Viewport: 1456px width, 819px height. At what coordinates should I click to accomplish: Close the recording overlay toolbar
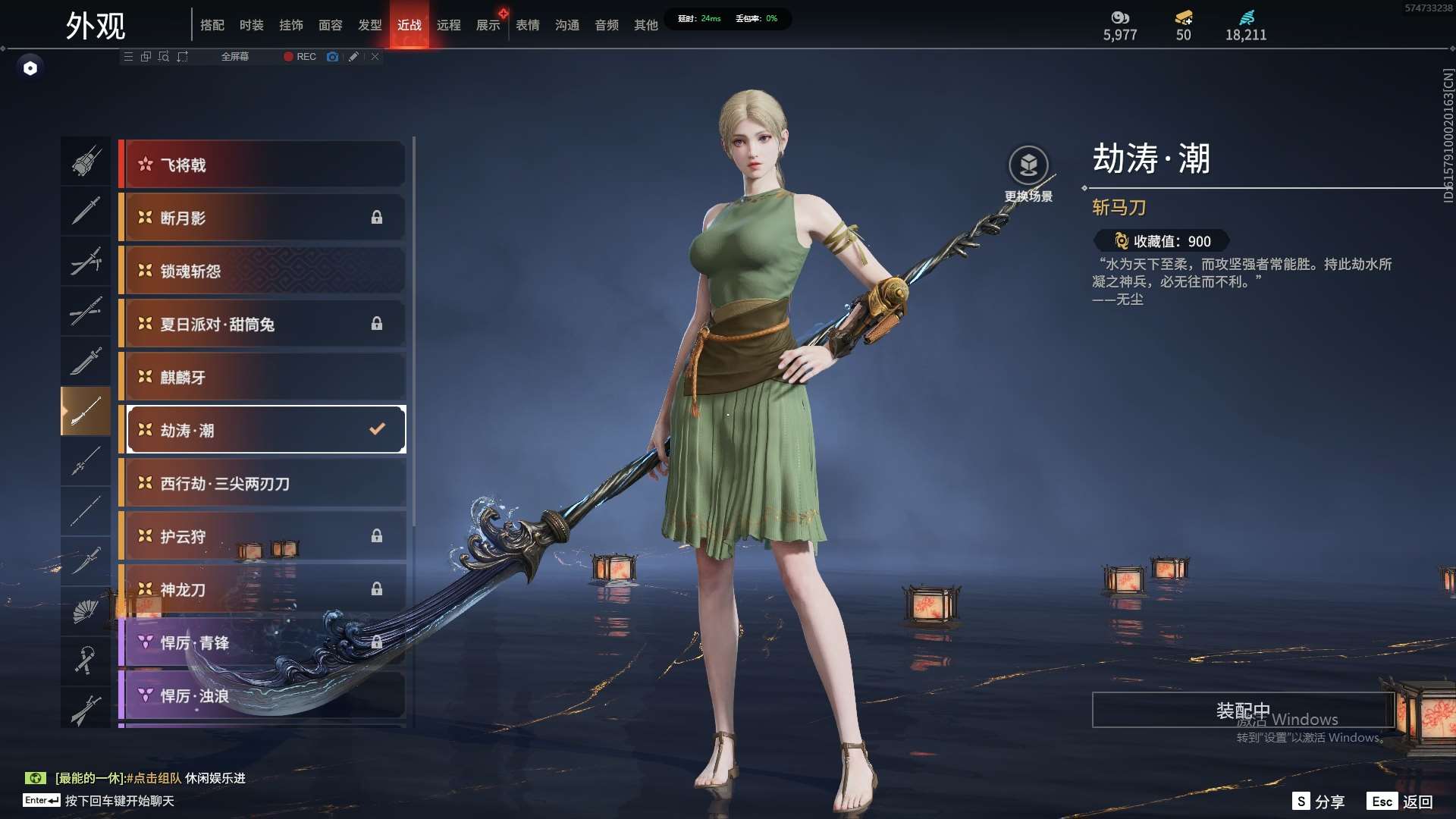pyautogui.click(x=375, y=57)
